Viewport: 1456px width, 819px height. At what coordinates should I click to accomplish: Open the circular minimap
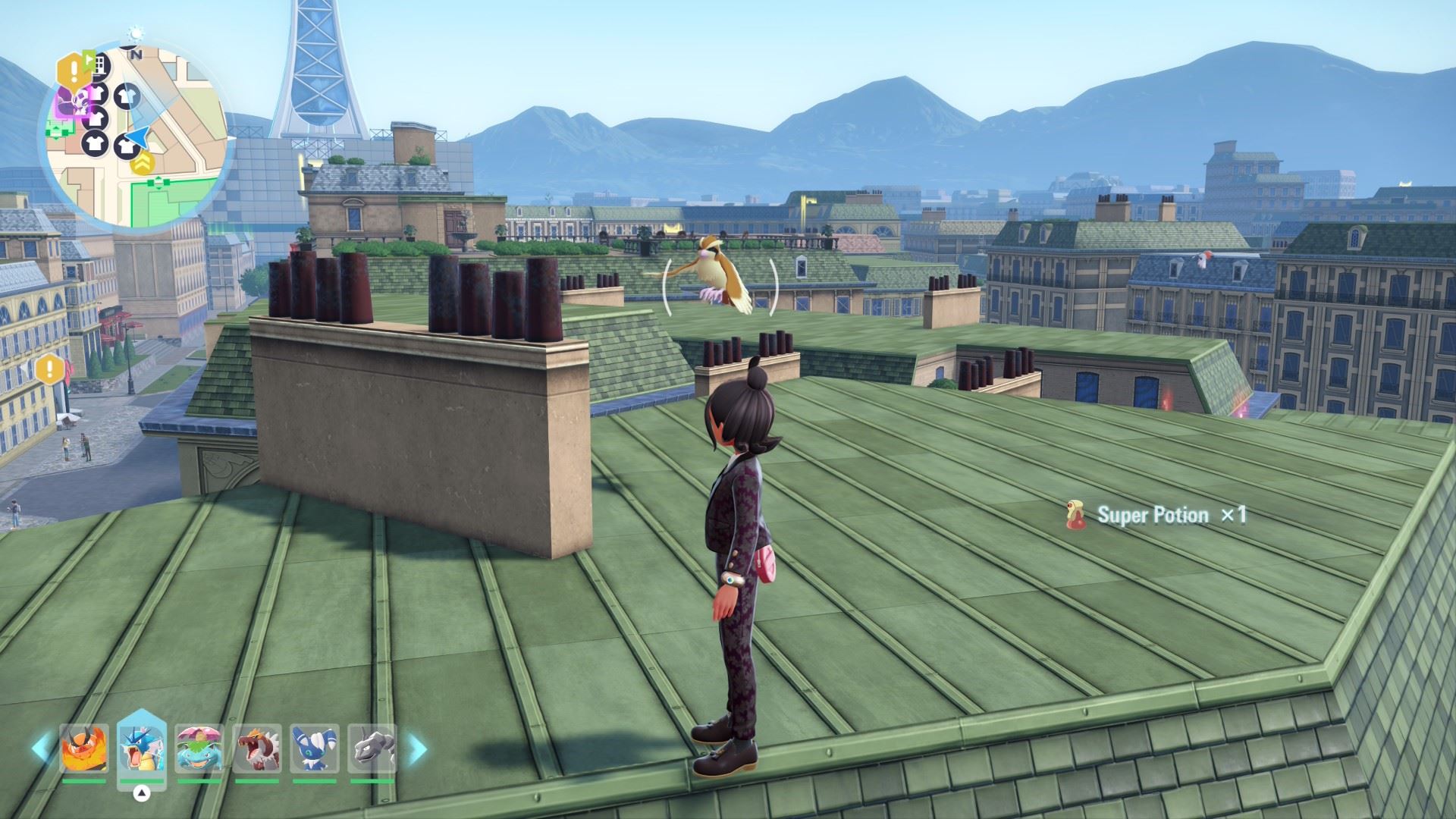tap(136, 136)
